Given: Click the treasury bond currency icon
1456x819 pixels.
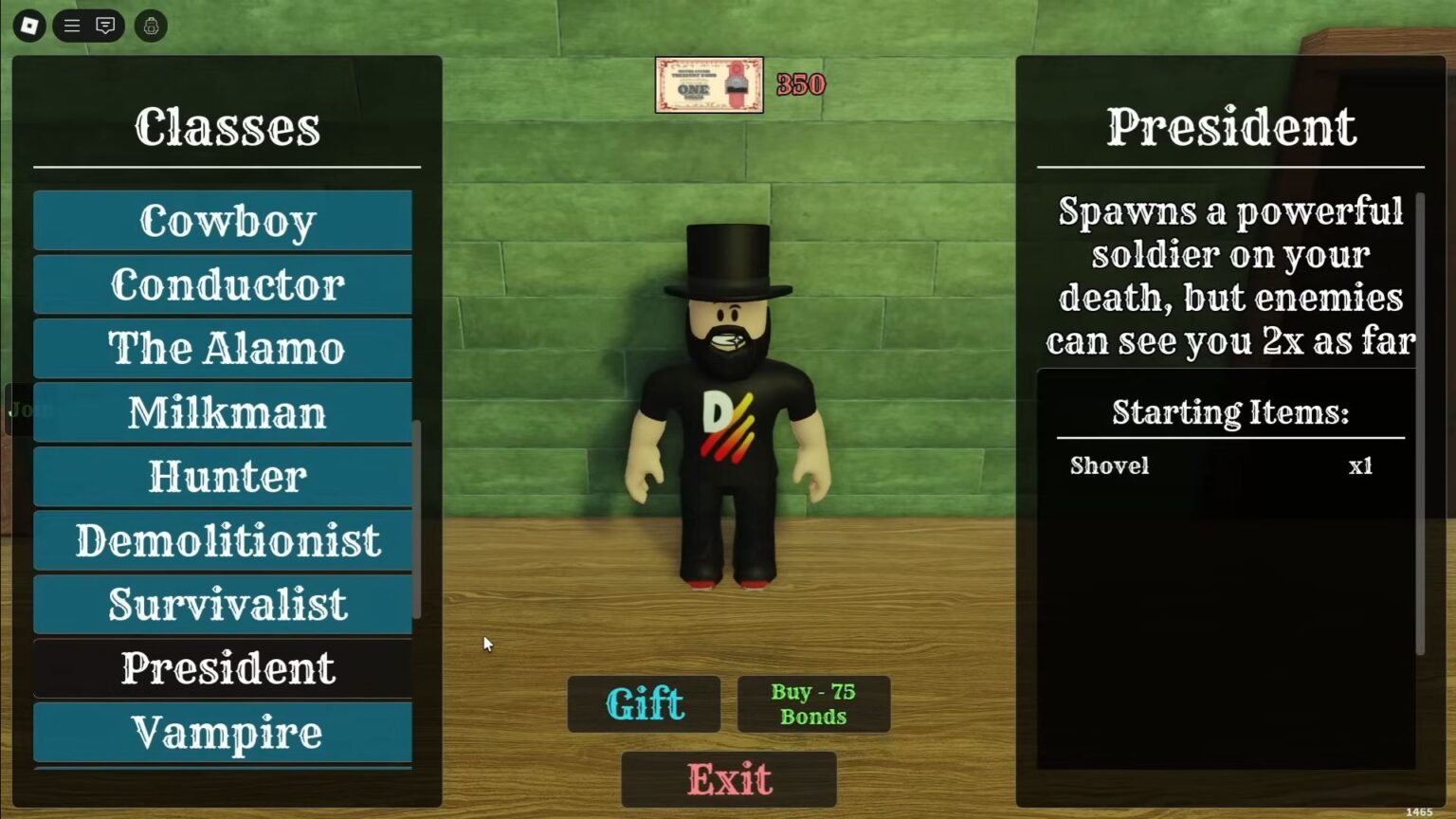Looking at the screenshot, I should pos(708,83).
